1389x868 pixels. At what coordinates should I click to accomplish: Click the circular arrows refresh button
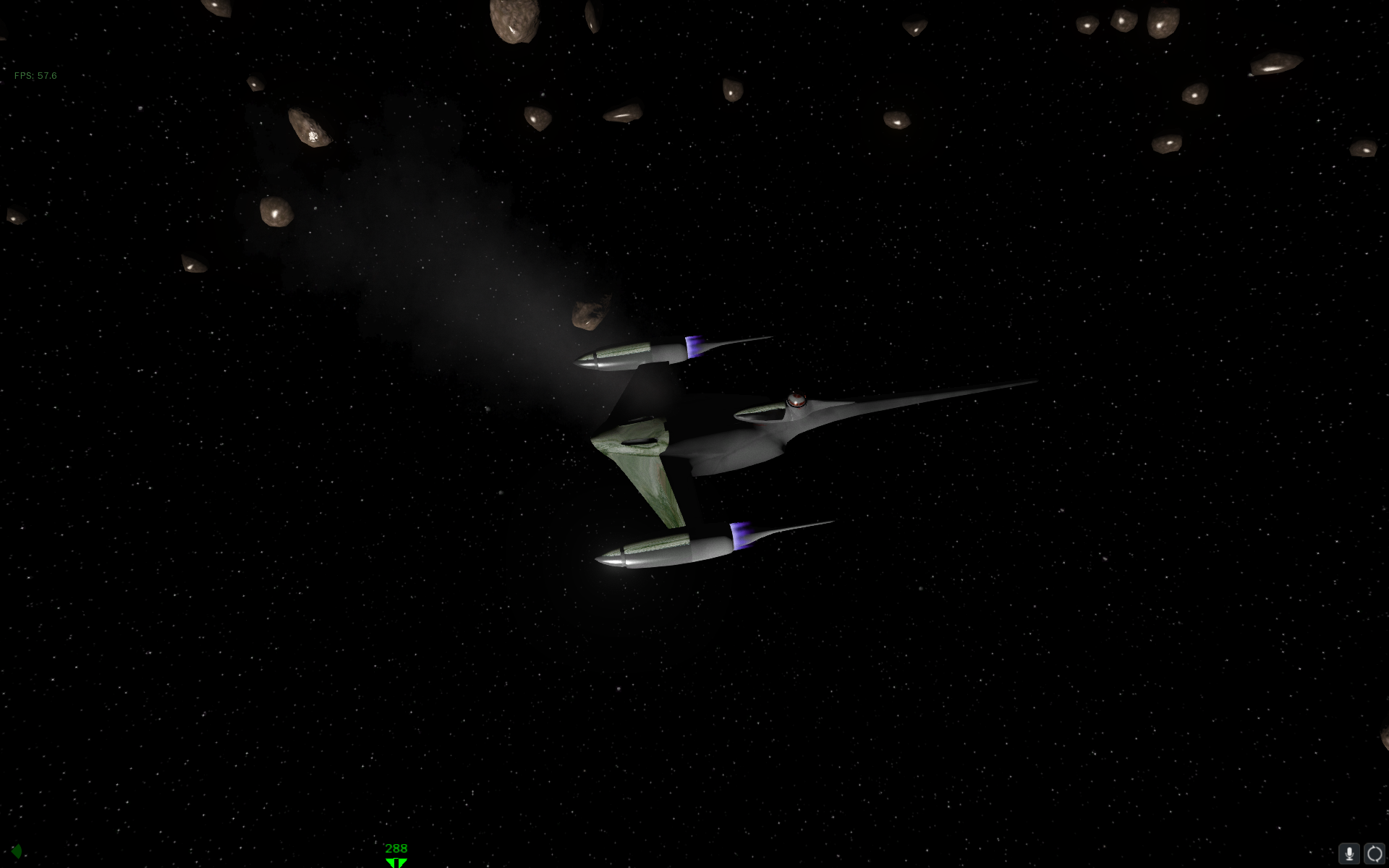tap(1374, 854)
